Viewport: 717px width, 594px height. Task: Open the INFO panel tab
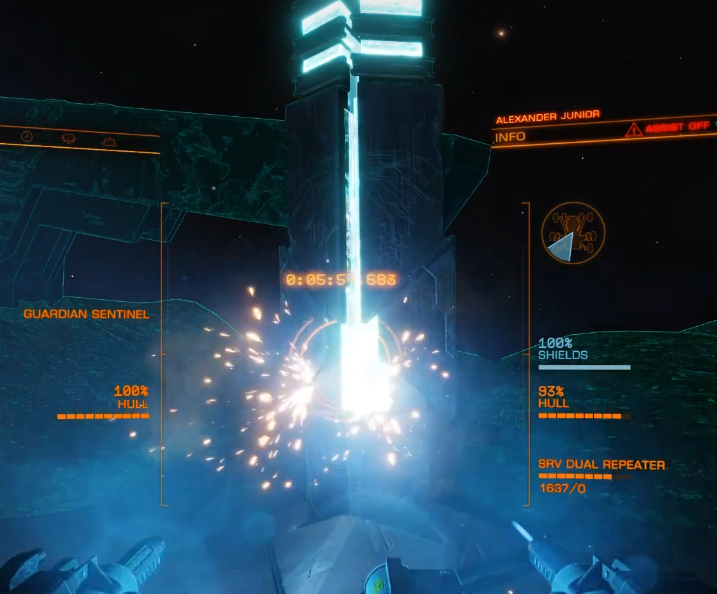point(510,136)
